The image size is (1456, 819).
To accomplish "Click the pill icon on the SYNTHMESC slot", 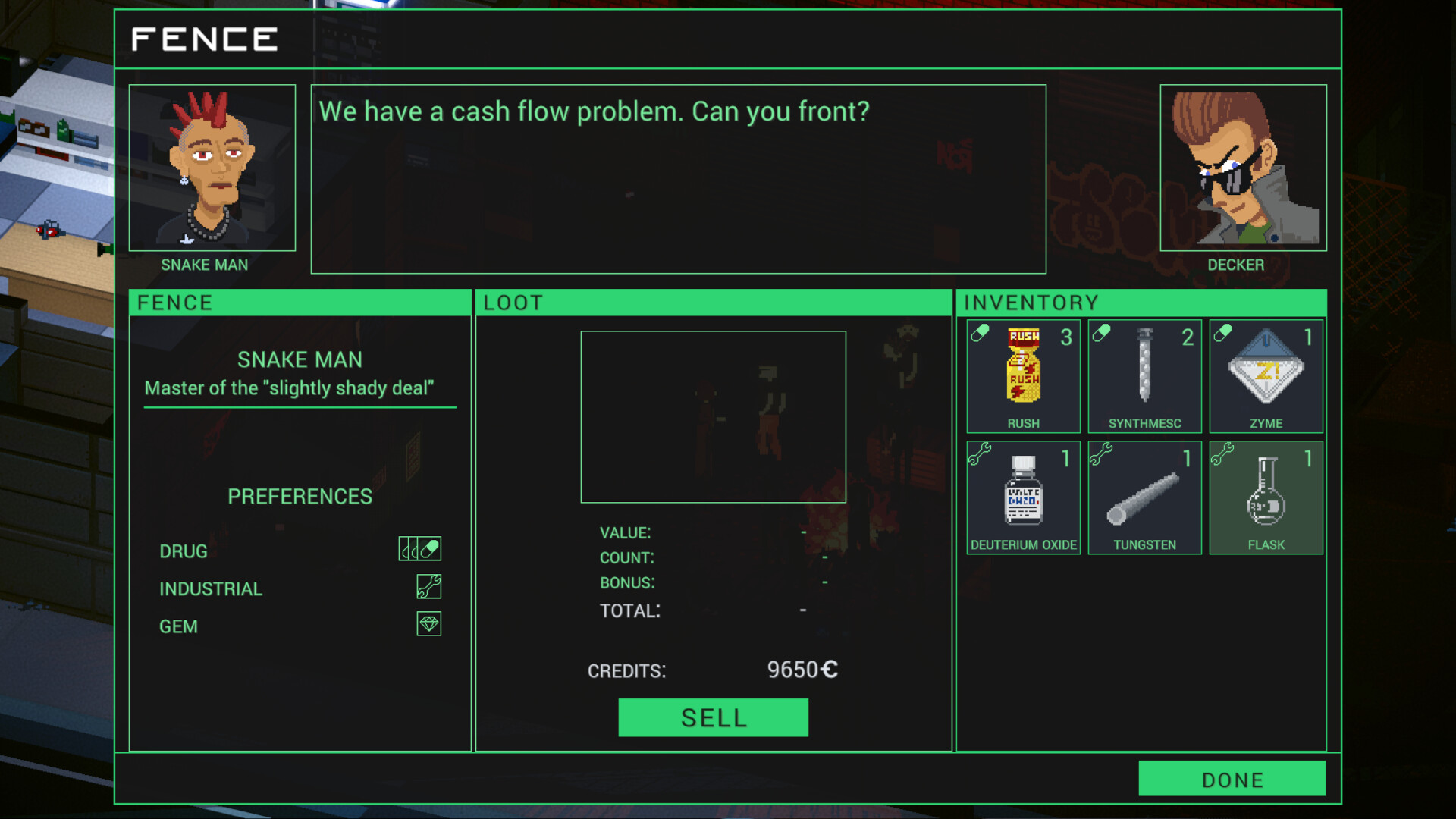I will pos(1102,331).
